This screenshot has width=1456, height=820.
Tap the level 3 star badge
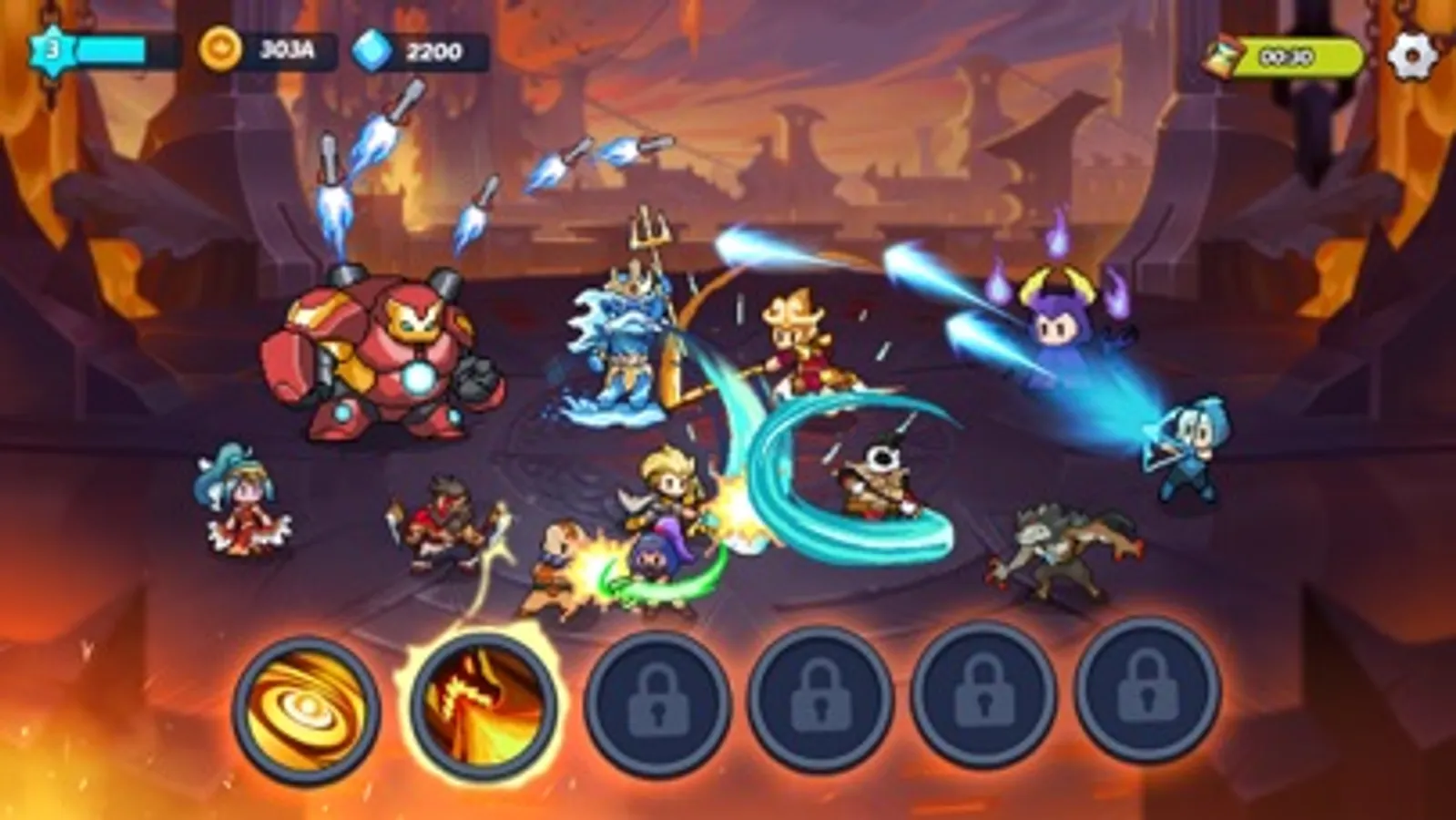(x=51, y=50)
